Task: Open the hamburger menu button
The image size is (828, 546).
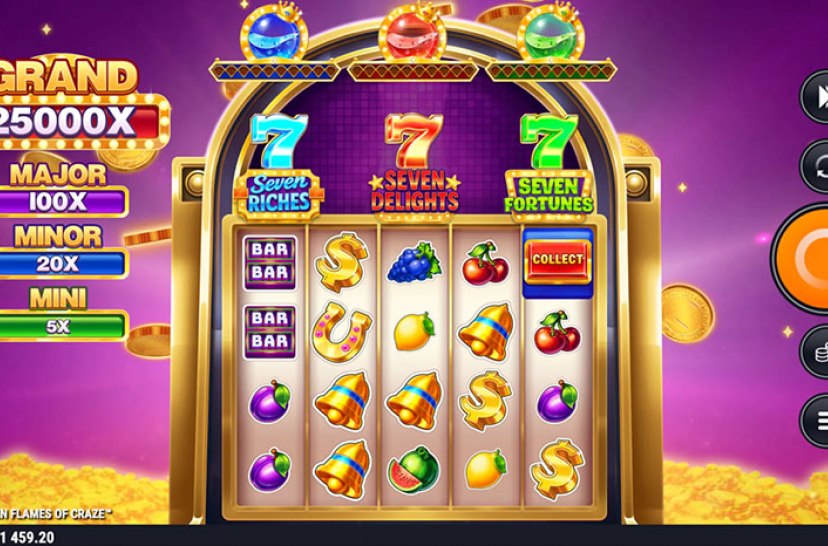Action: [817, 420]
